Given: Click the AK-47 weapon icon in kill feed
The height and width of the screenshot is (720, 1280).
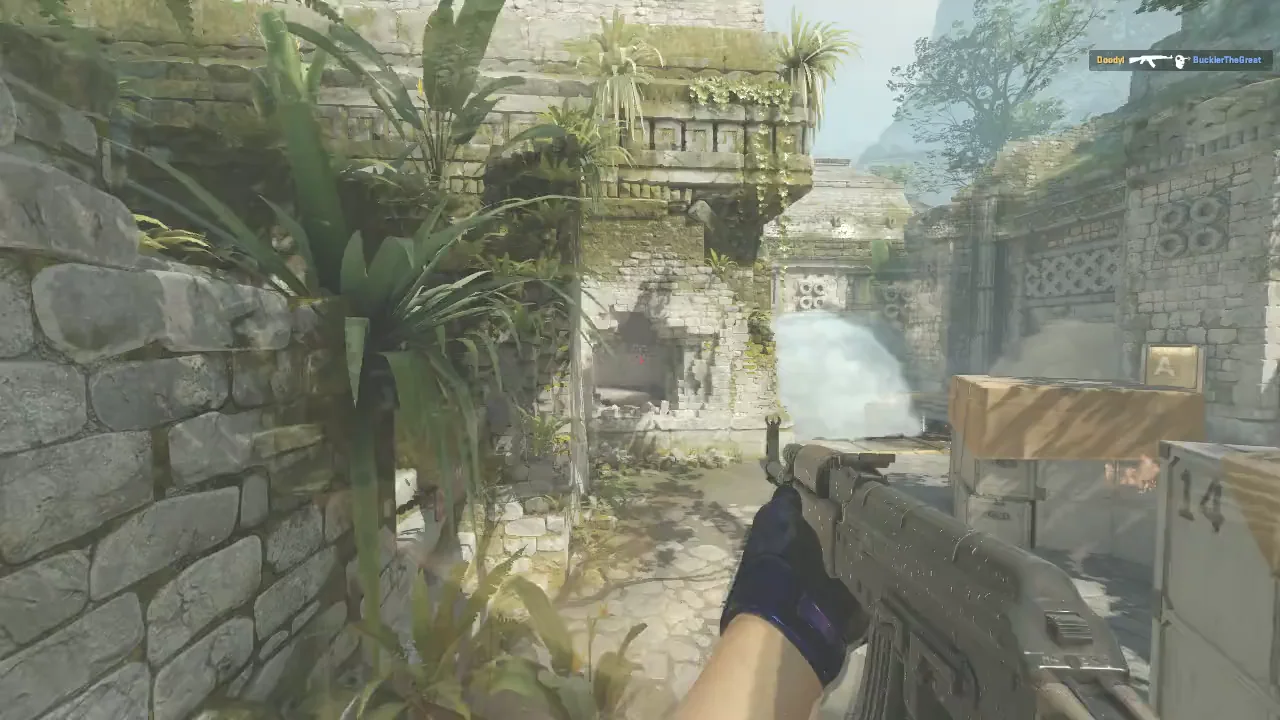Looking at the screenshot, I should [x=1150, y=59].
